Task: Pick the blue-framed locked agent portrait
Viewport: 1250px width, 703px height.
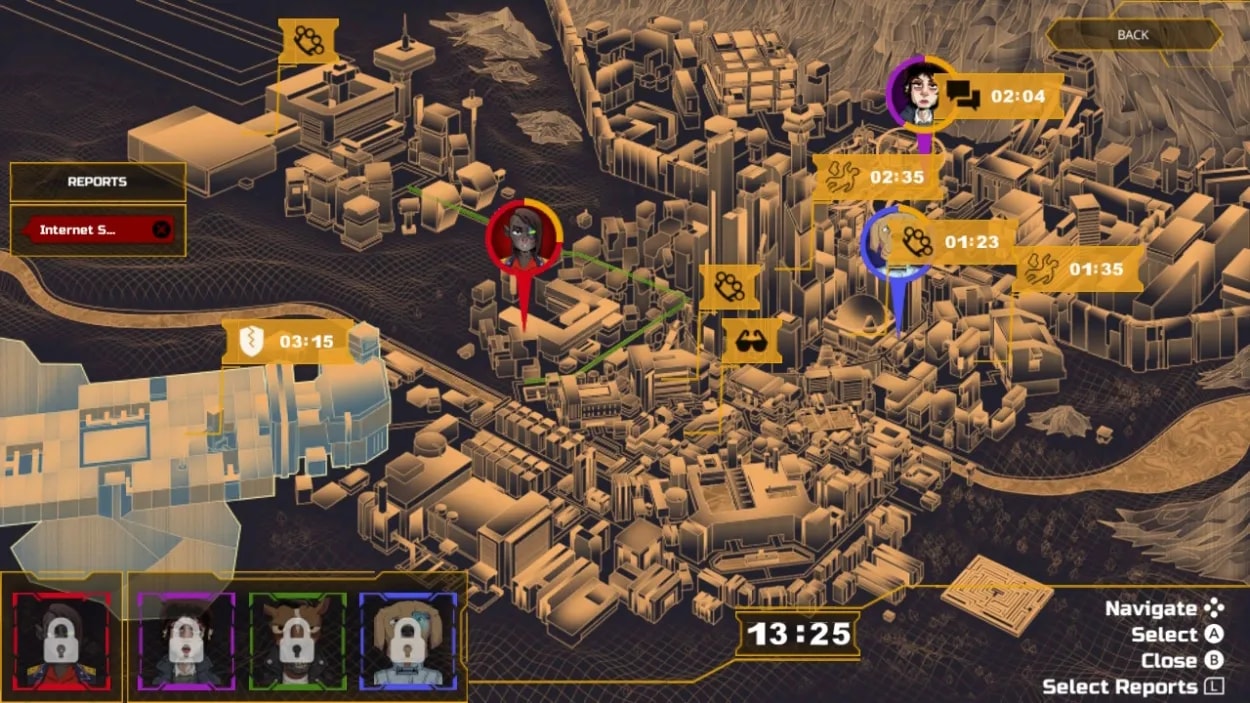Action: [x=408, y=639]
